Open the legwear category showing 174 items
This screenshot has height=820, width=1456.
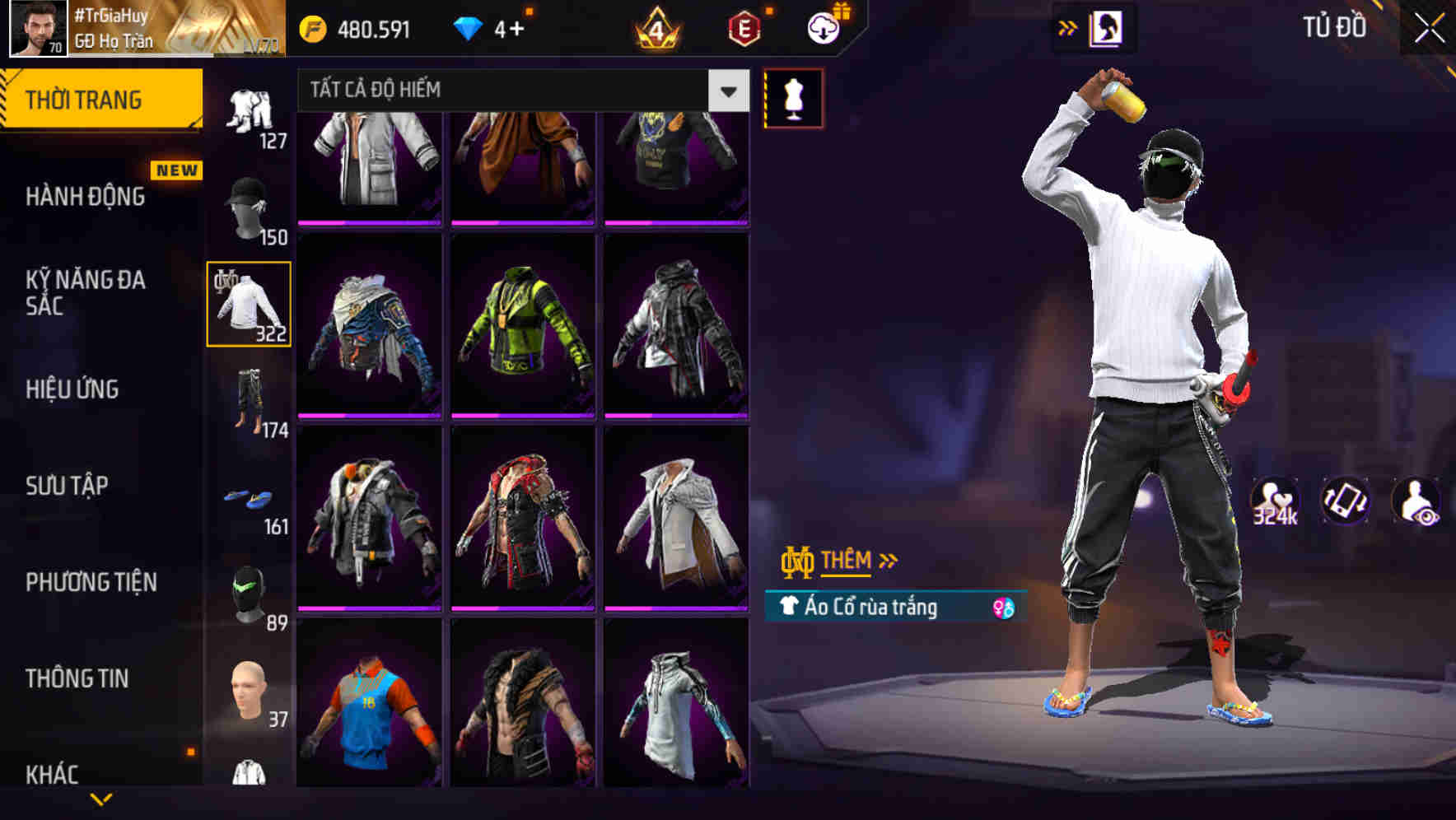click(250, 396)
